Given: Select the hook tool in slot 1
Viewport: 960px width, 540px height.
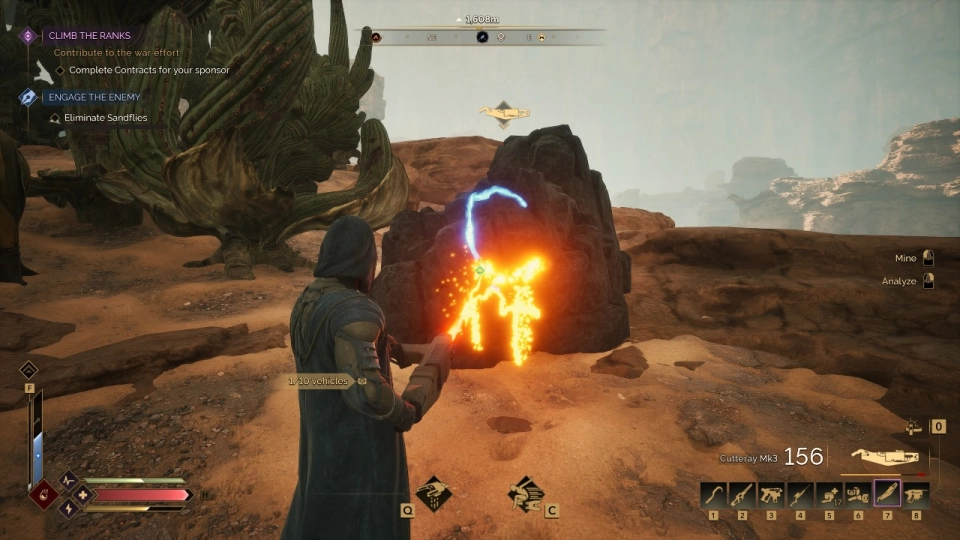Looking at the screenshot, I should click(713, 493).
